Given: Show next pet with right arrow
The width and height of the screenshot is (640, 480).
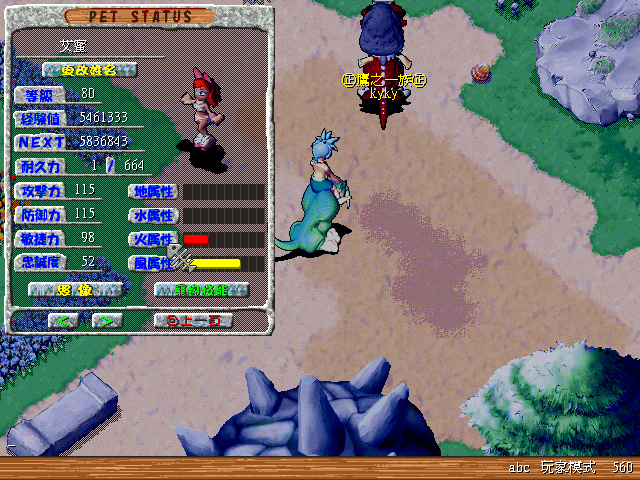Looking at the screenshot, I should pyautogui.click(x=106, y=320).
